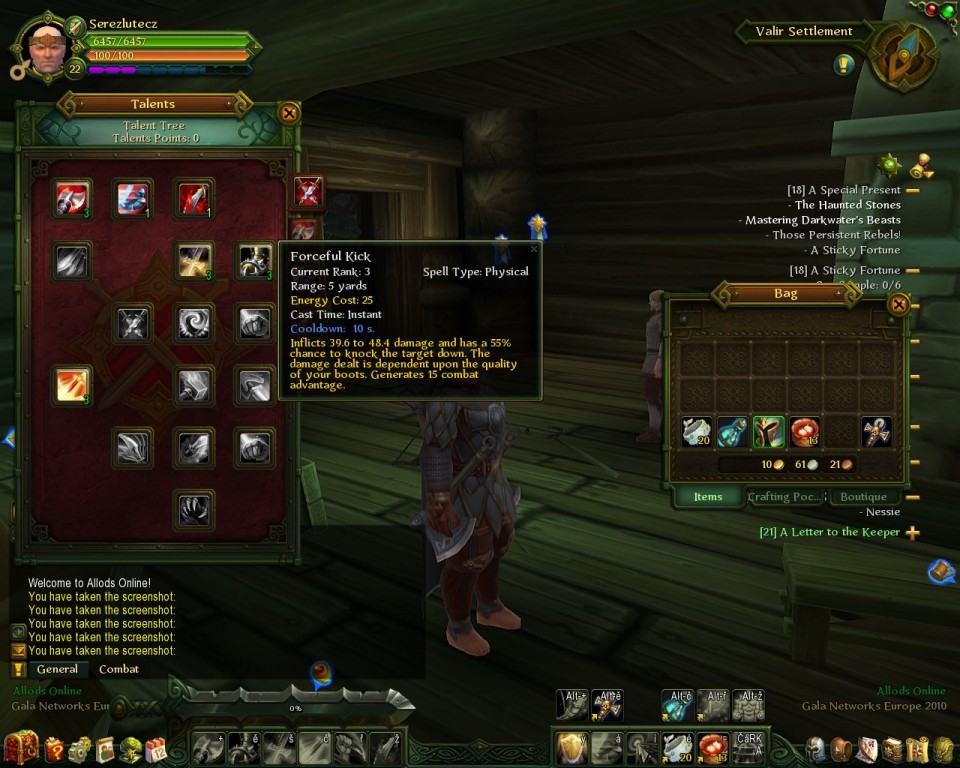Open the calendar icon showing 12
This screenshot has height=768, width=960.
coord(155,749)
